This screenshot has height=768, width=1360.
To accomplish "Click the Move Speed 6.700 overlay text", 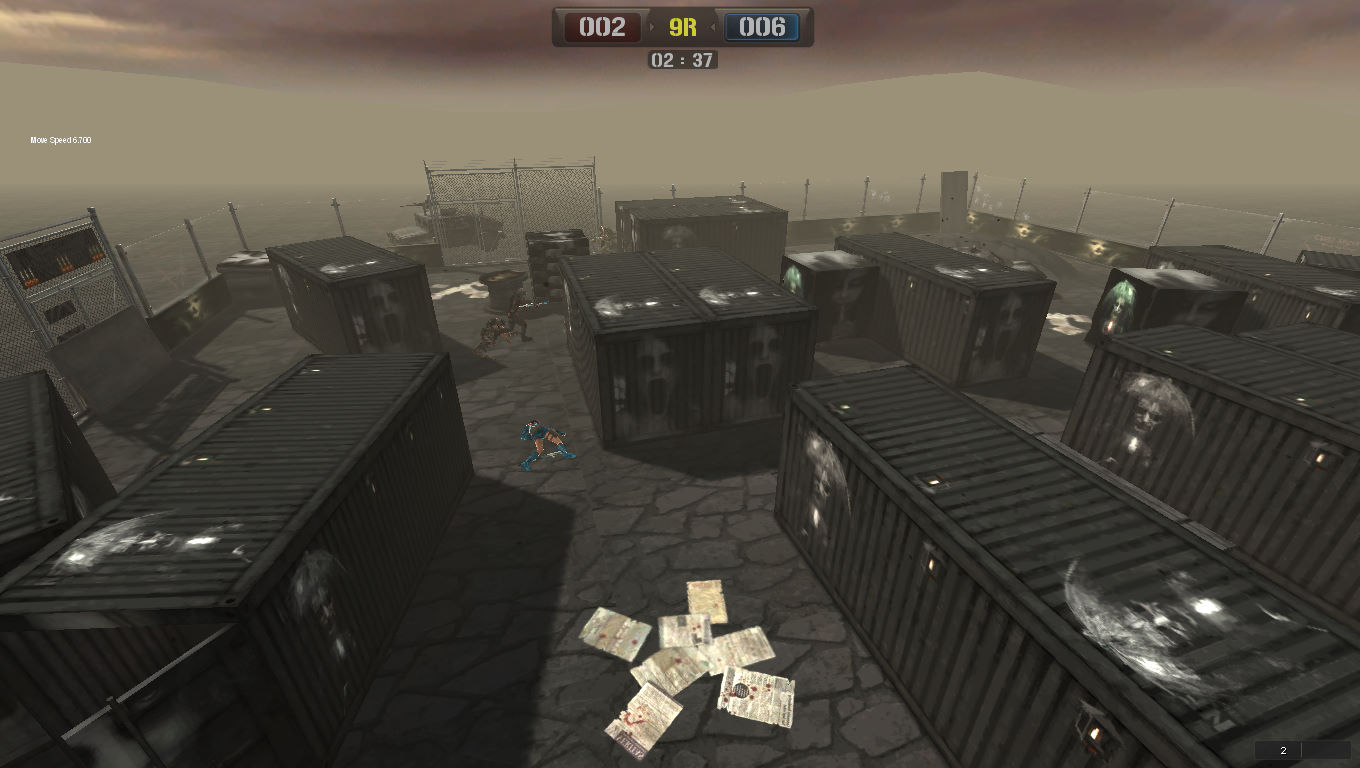I will 62,140.
